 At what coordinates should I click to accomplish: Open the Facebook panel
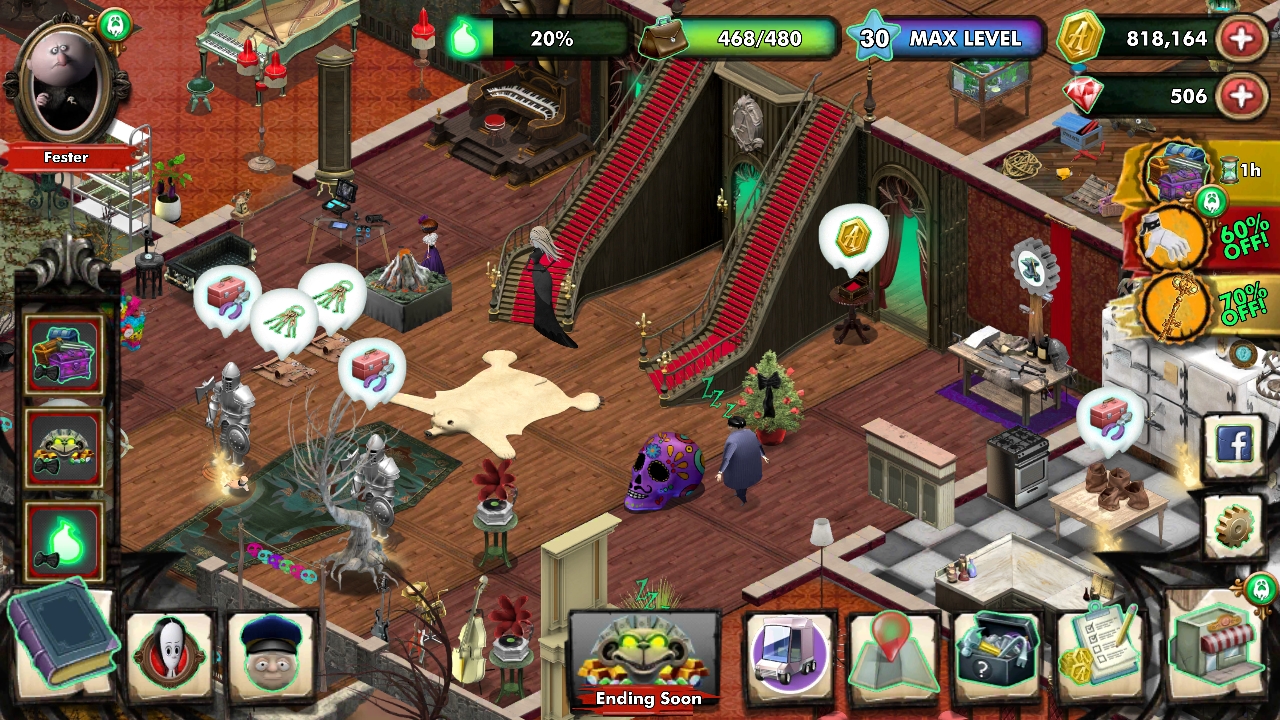click(1236, 443)
